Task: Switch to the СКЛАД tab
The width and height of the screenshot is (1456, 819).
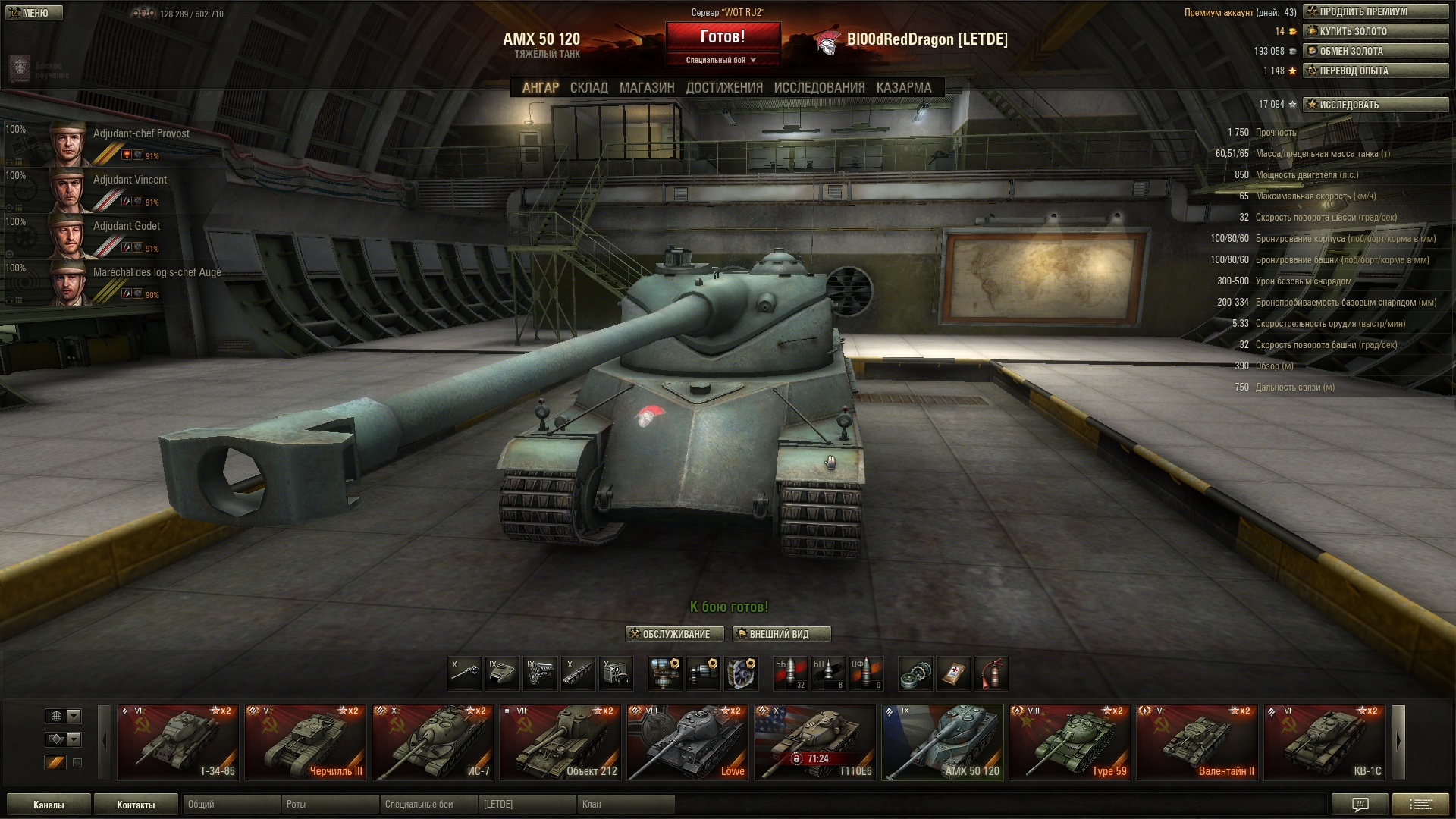Action: tap(588, 88)
